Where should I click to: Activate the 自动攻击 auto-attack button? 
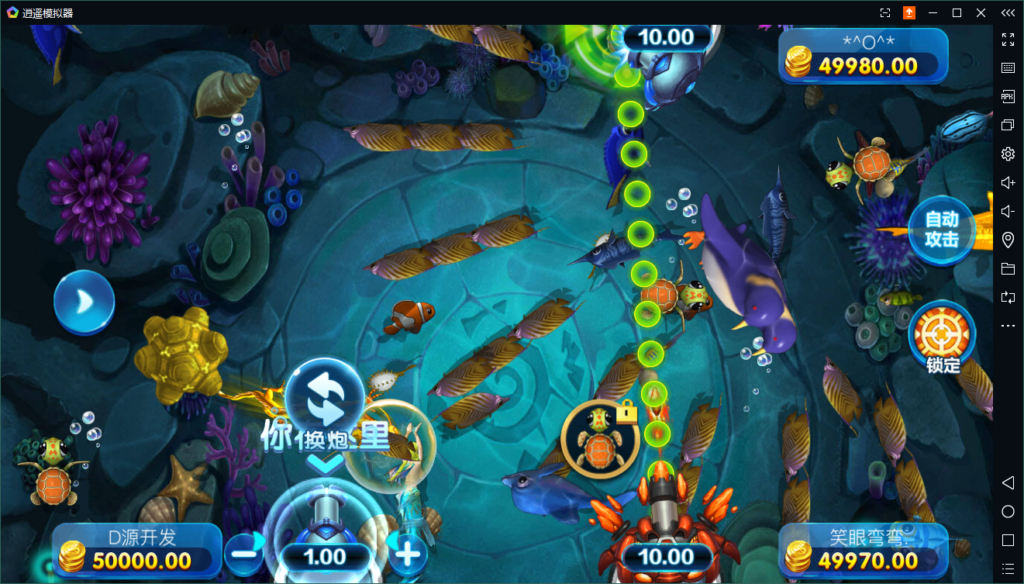coord(941,231)
